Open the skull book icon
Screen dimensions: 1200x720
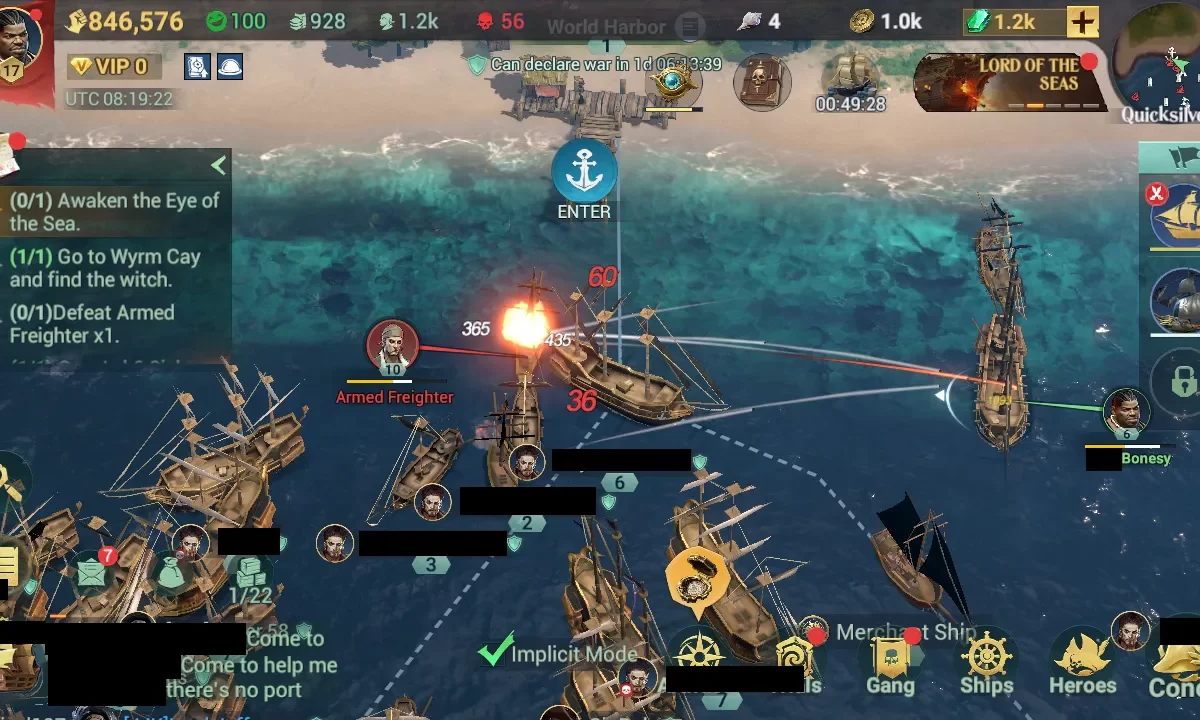tap(762, 82)
